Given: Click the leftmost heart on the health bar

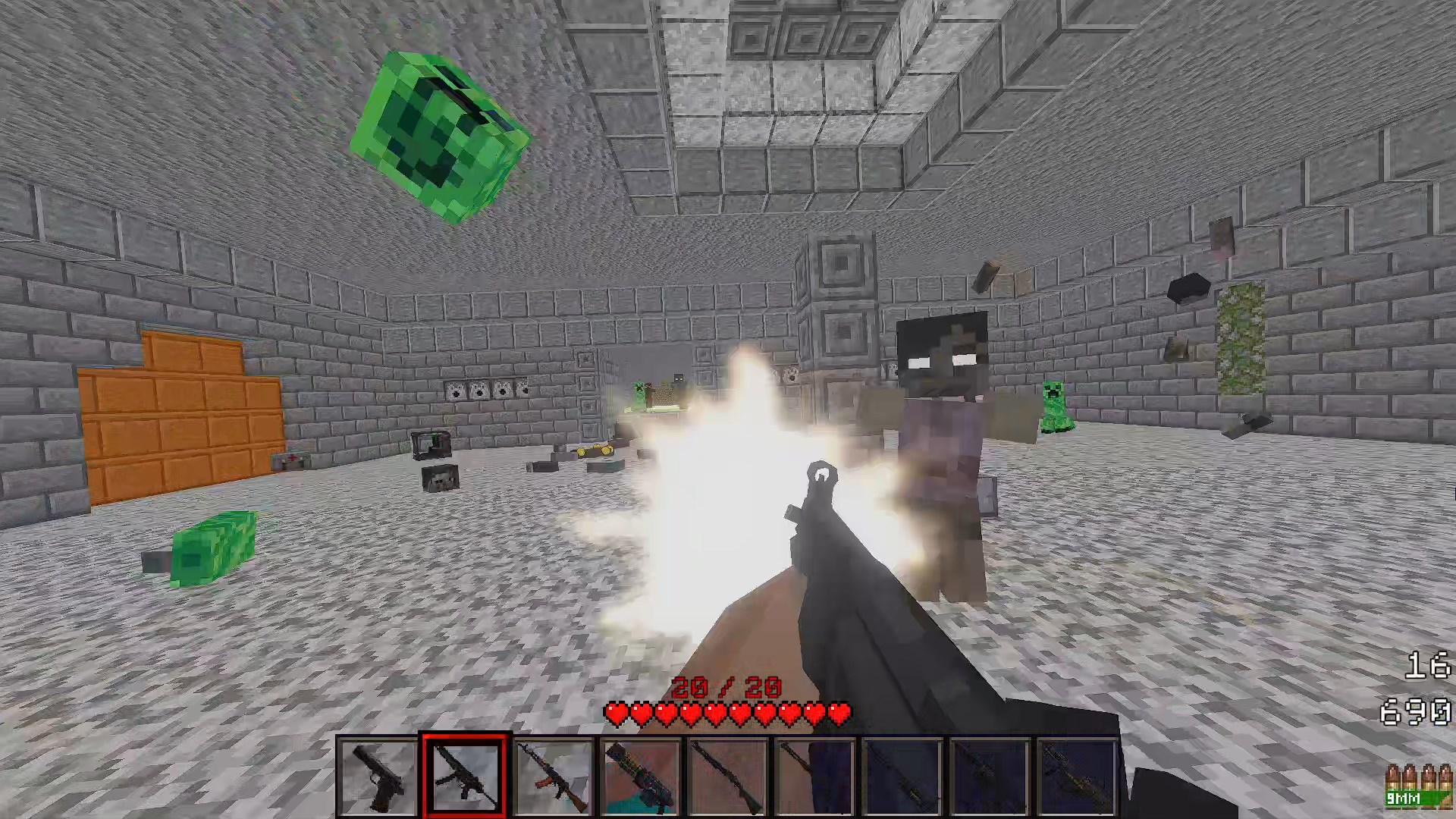Looking at the screenshot, I should [x=616, y=711].
